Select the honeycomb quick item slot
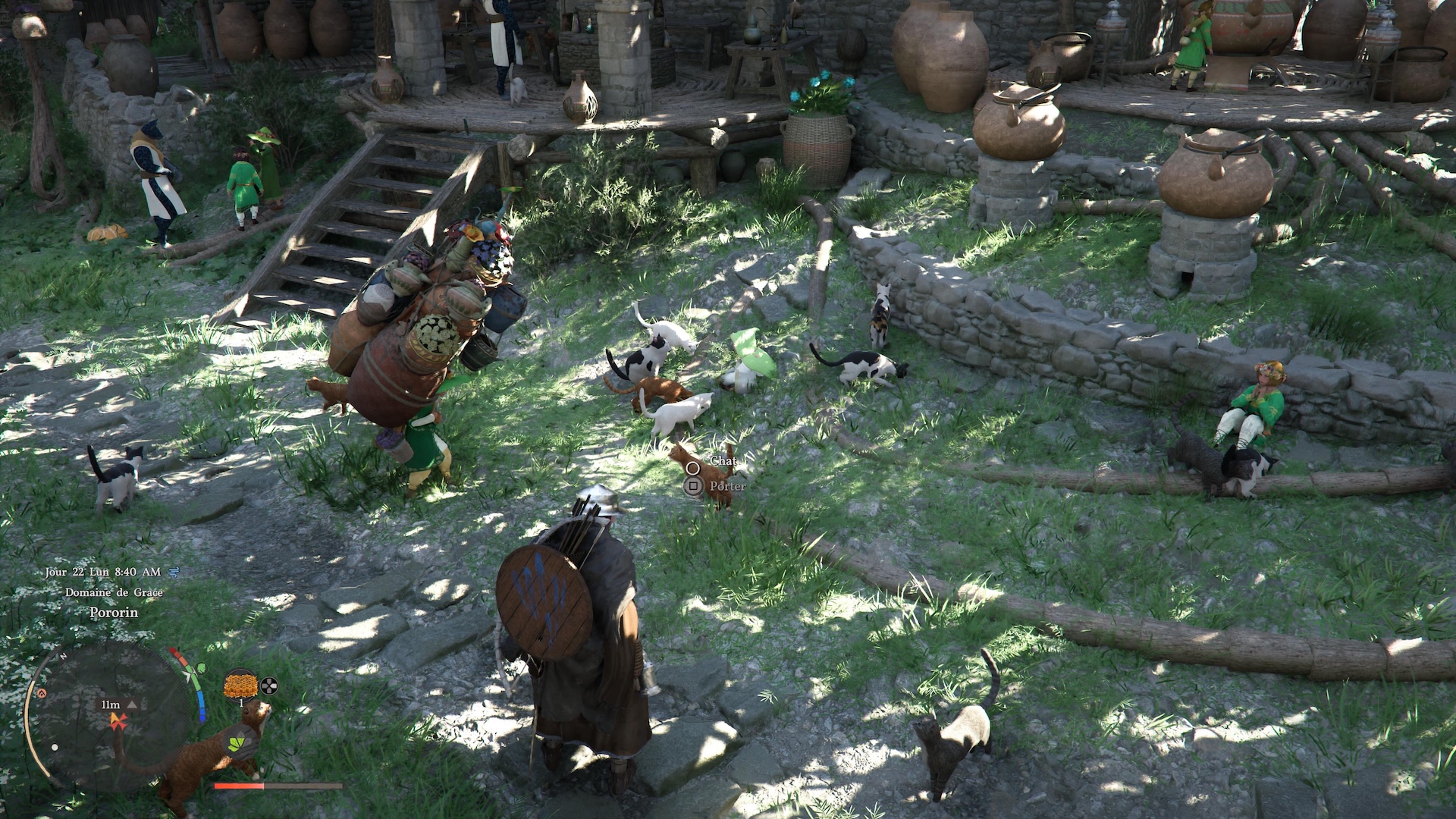This screenshot has height=819, width=1456. (x=240, y=685)
